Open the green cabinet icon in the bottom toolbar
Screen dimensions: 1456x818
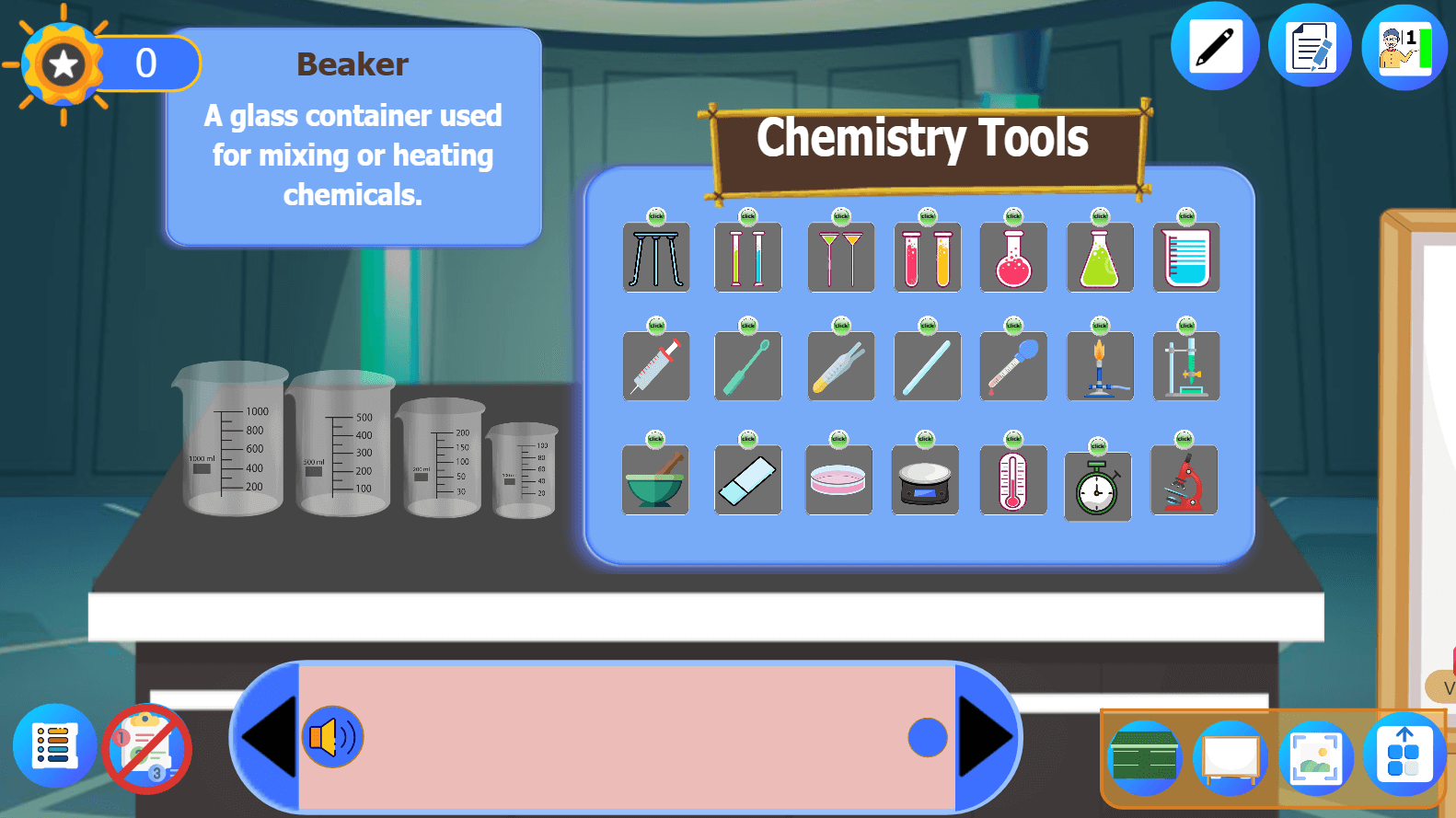(x=1144, y=755)
